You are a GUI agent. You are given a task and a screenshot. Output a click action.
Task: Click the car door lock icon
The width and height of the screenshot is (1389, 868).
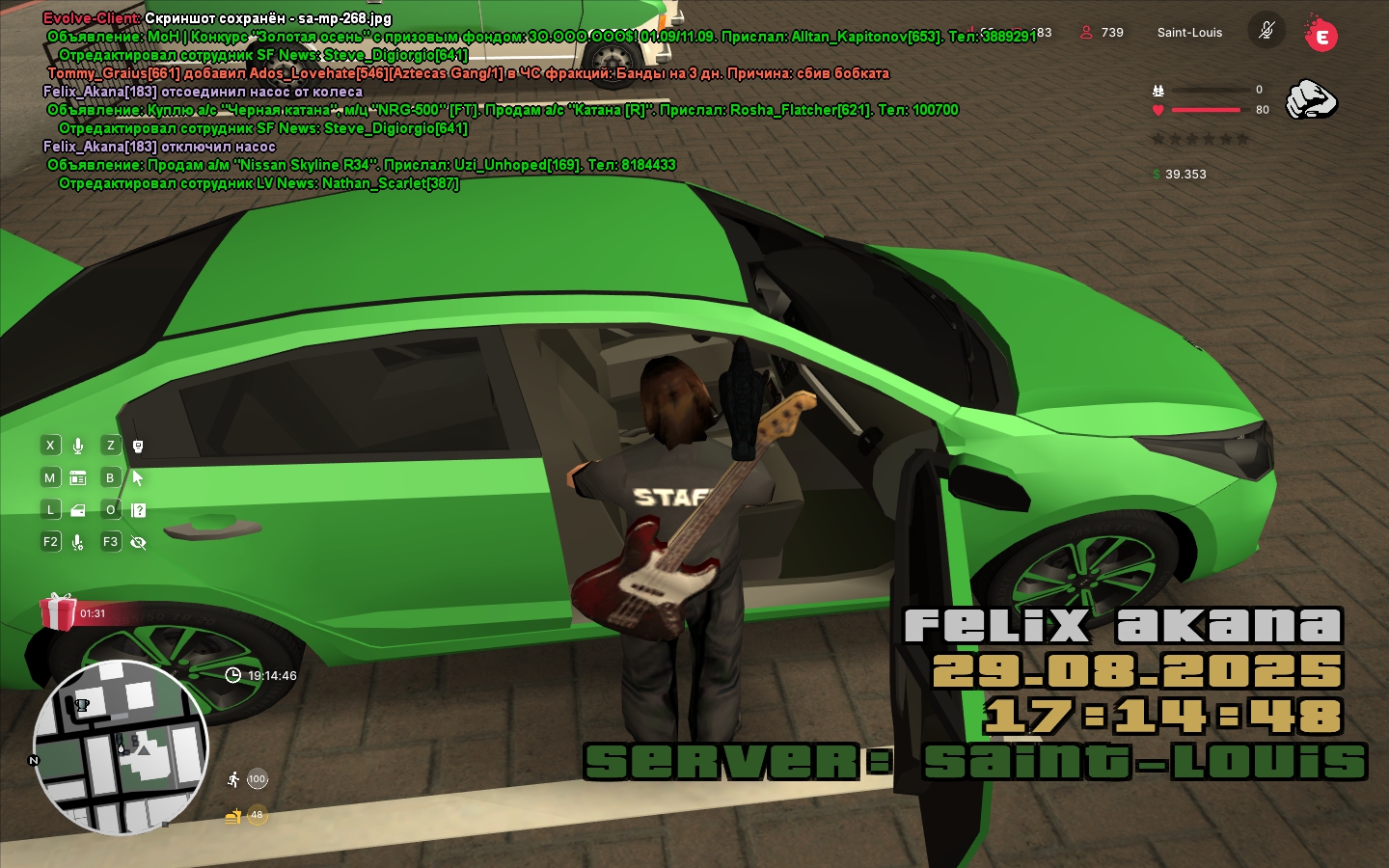[78, 510]
